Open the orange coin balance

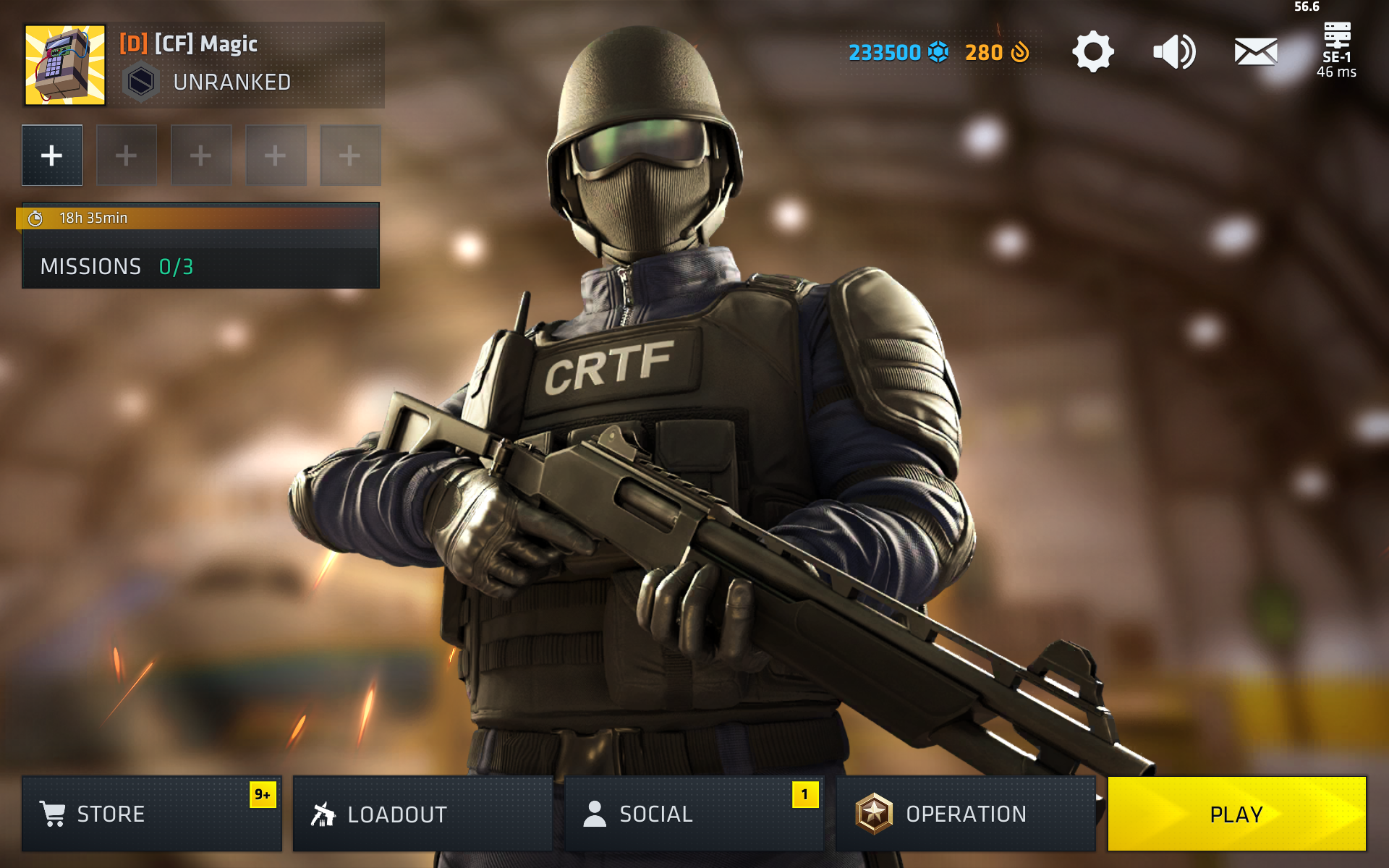996,52
